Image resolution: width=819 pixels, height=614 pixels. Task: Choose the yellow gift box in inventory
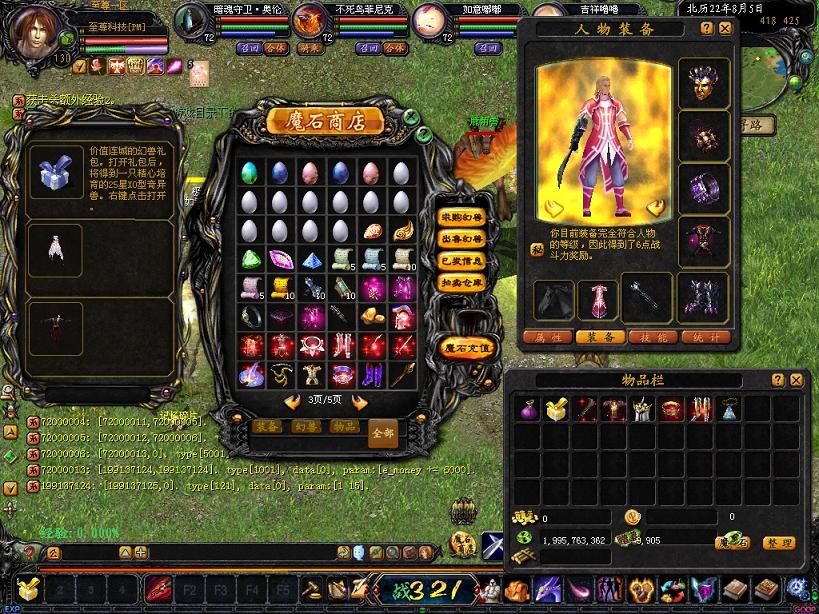pos(555,408)
